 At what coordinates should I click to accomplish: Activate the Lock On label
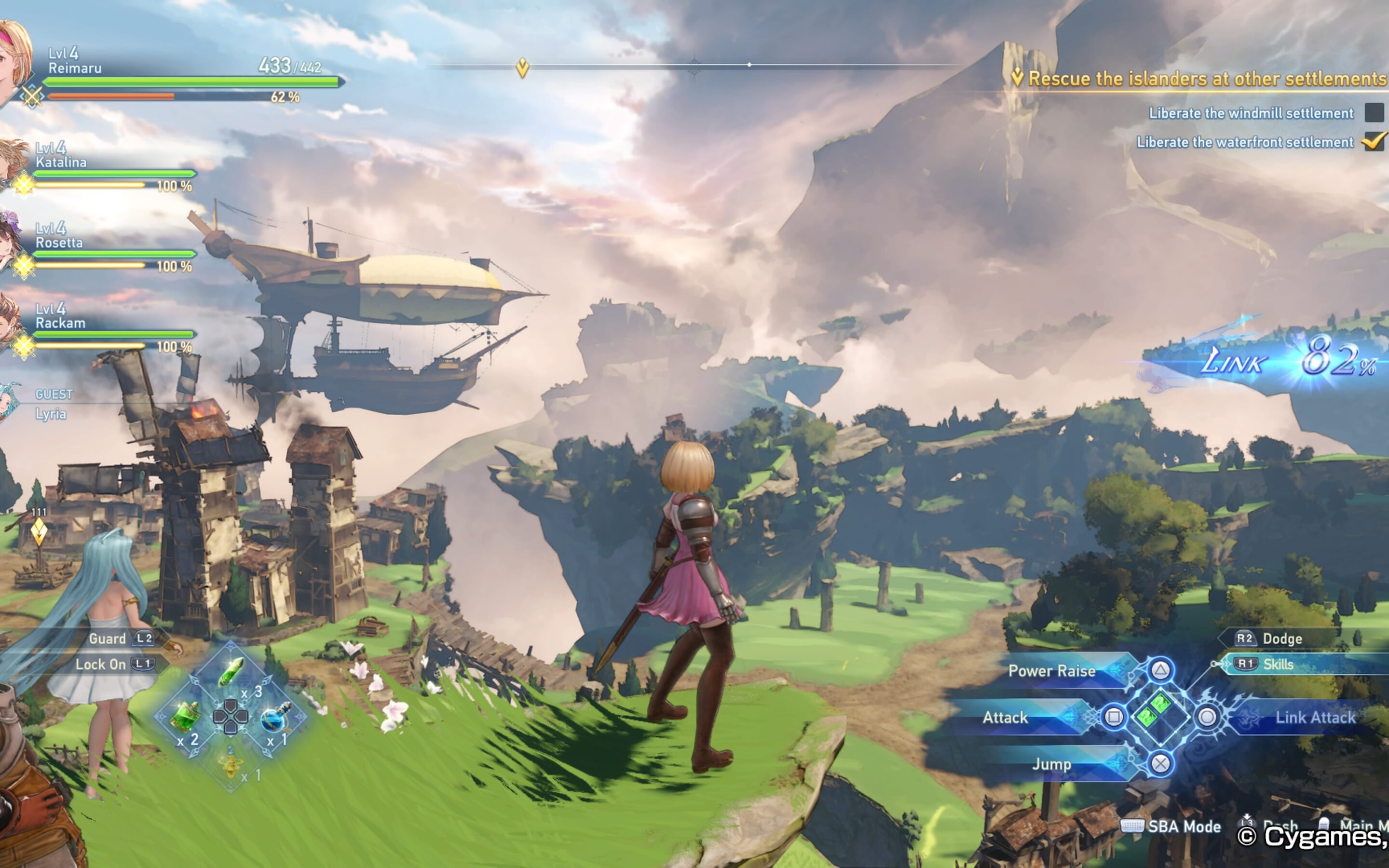point(101,664)
